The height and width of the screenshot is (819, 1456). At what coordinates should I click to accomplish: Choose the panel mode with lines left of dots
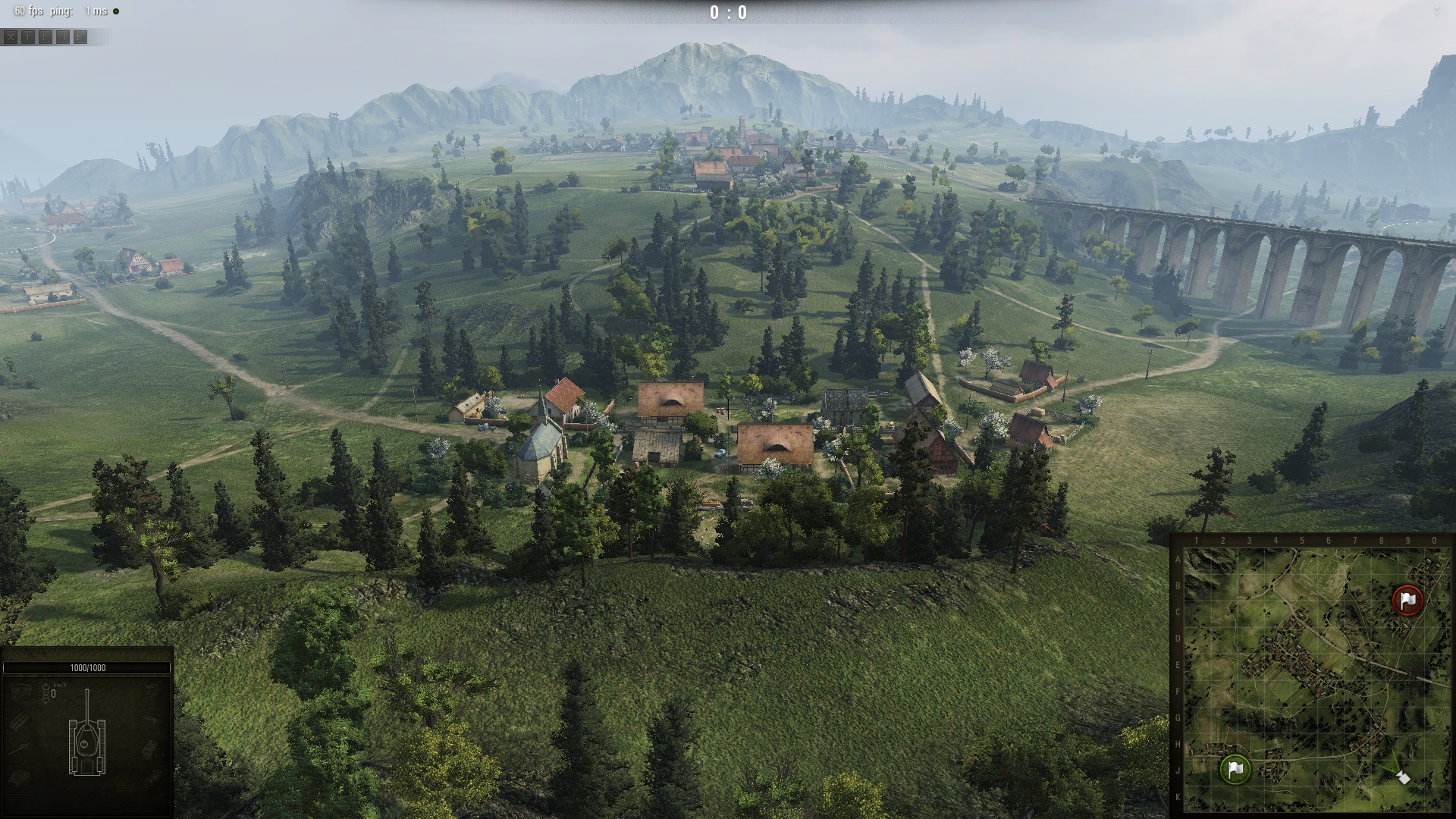pos(63,36)
